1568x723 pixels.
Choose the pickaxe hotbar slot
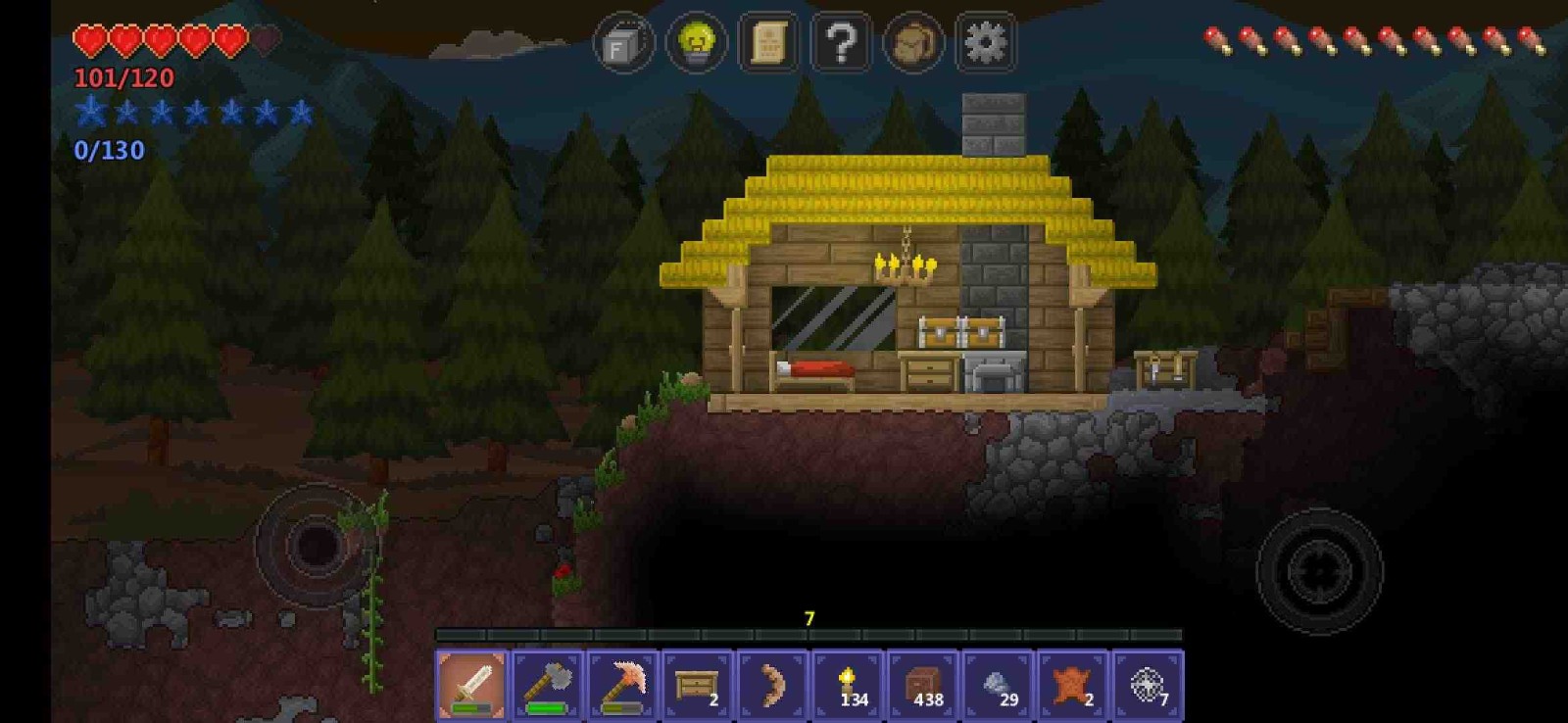click(622, 685)
